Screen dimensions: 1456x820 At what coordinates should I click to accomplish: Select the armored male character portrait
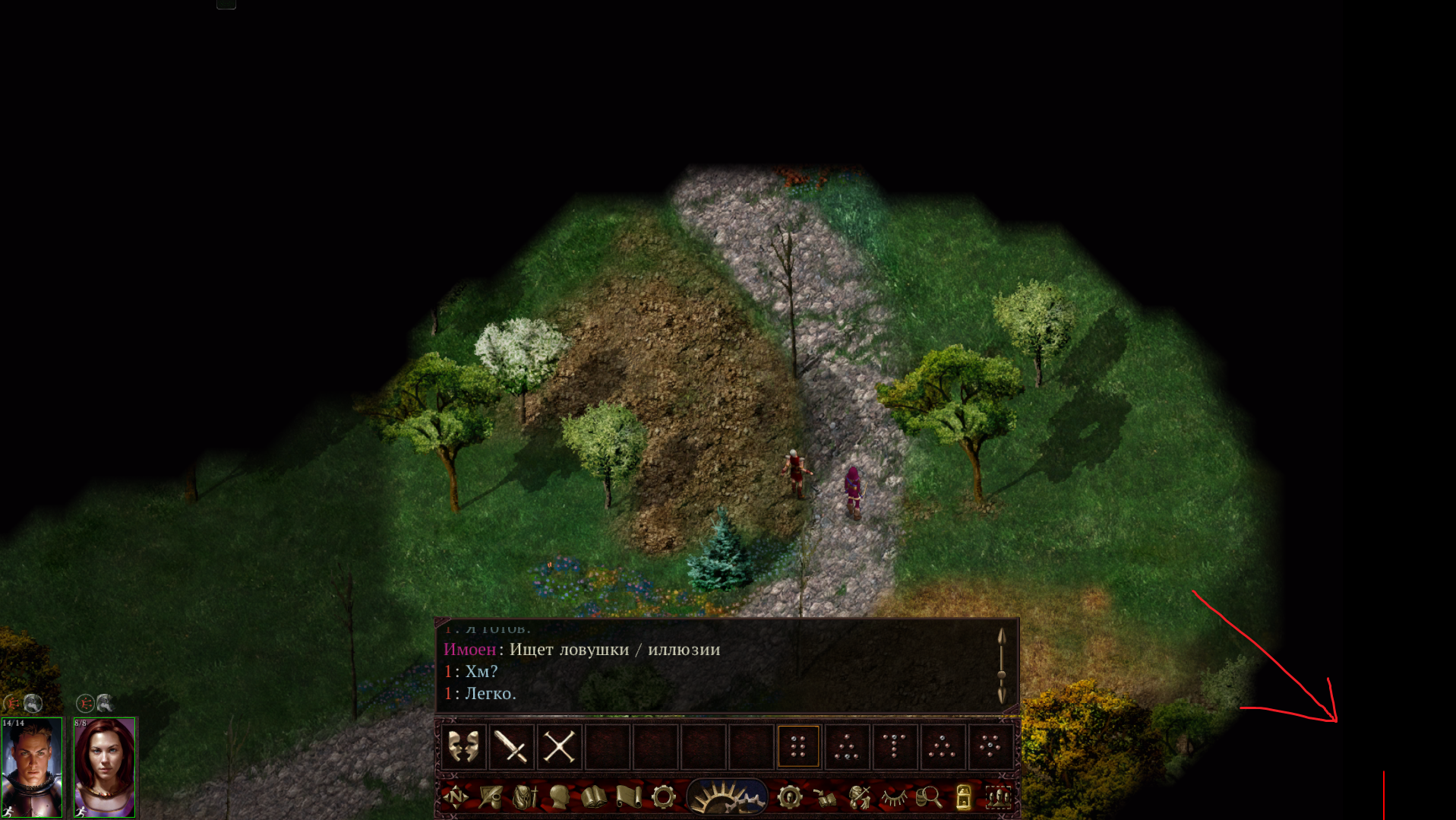pyautogui.click(x=32, y=768)
